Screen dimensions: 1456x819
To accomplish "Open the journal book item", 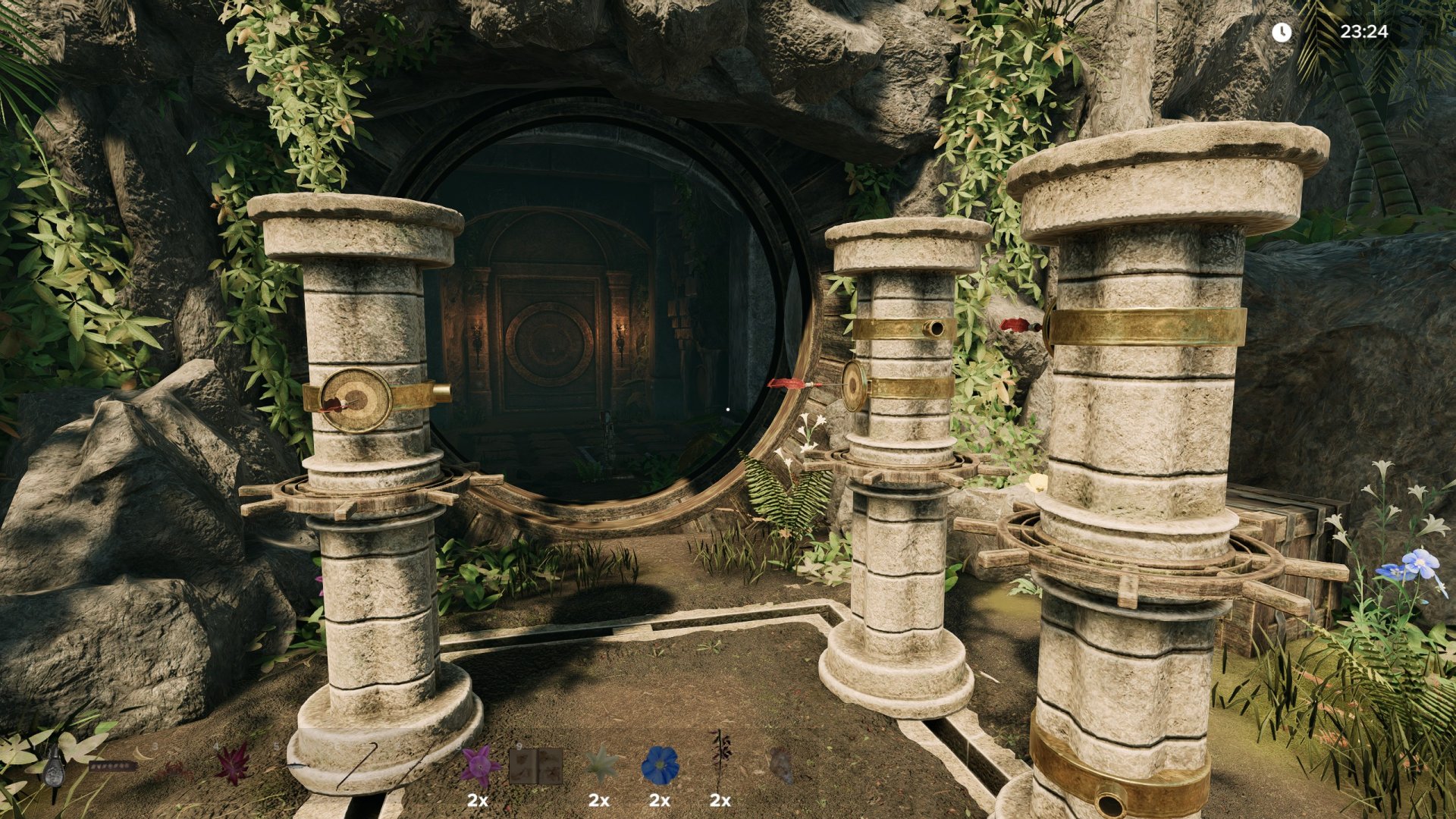I will [x=537, y=766].
